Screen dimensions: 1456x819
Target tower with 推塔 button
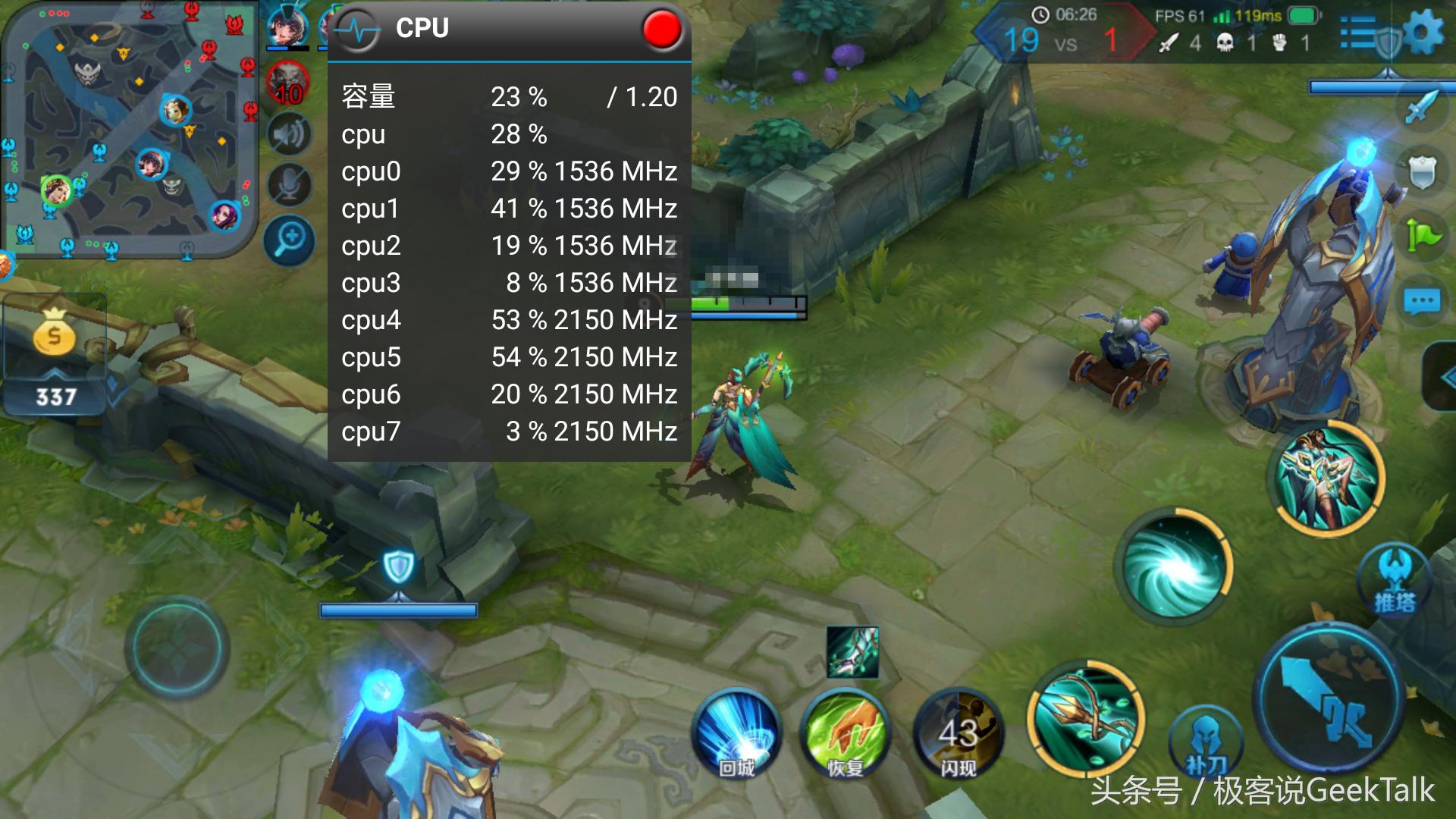click(x=1394, y=580)
